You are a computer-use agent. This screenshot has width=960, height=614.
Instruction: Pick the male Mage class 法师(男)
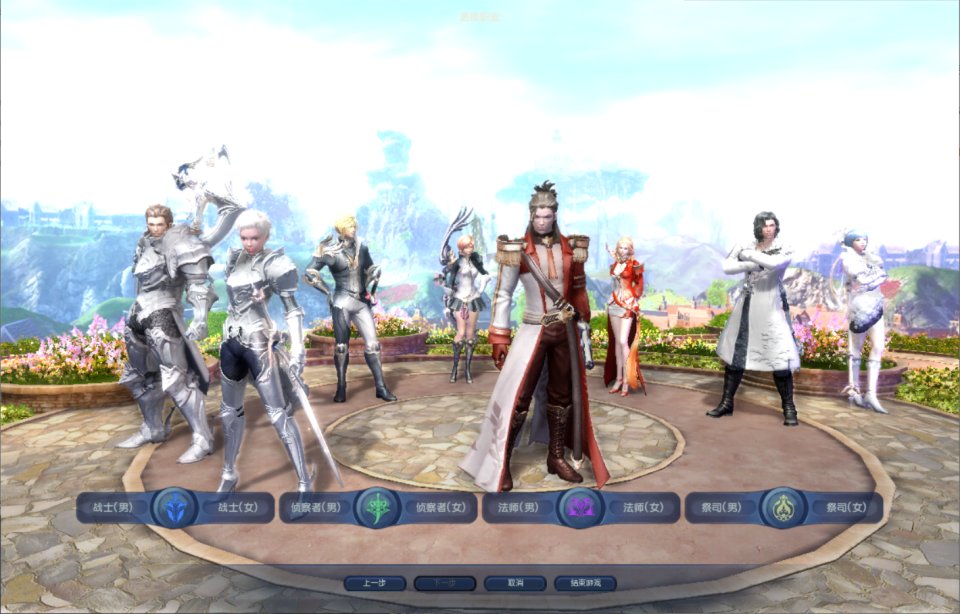pyautogui.click(x=518, y=508)
